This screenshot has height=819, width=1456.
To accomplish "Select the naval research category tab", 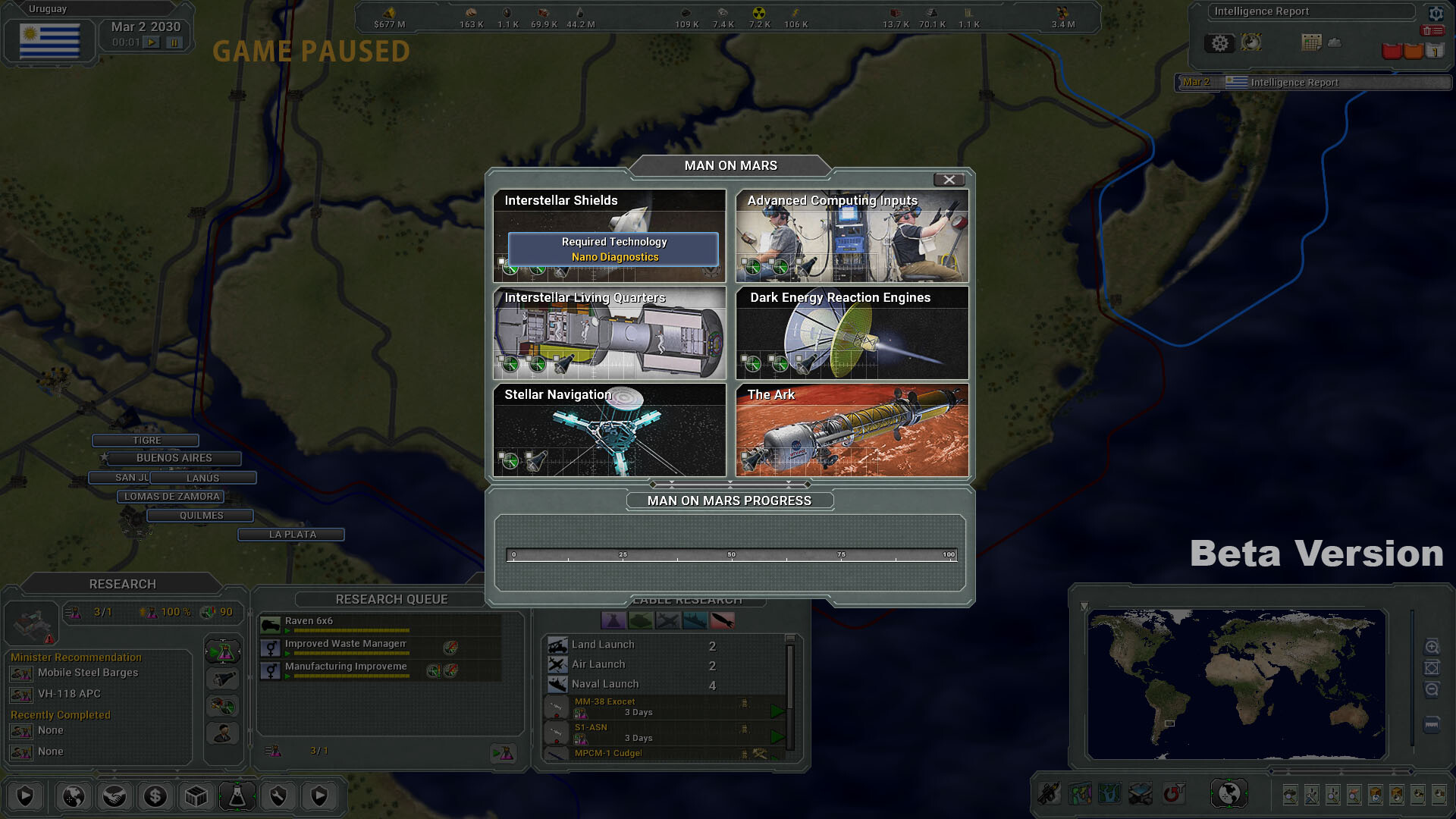I will (694, 620).
